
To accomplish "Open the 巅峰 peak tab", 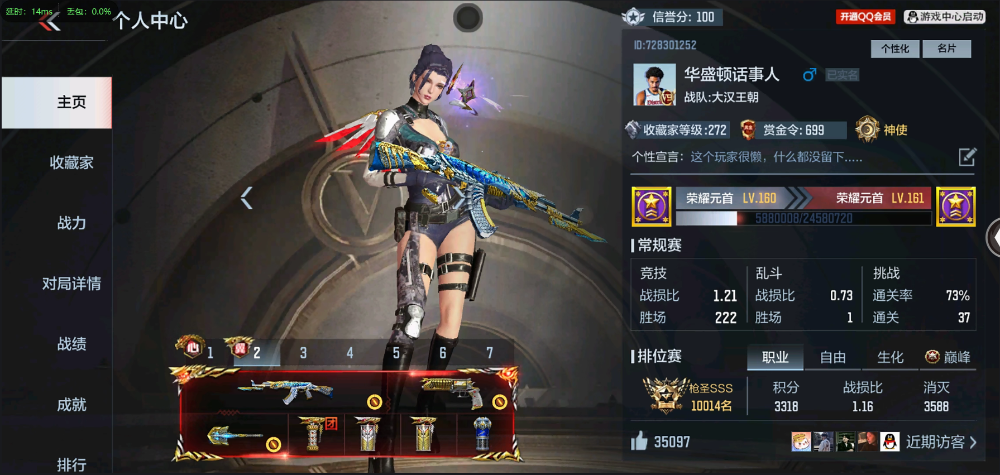I will click(948, 357).
